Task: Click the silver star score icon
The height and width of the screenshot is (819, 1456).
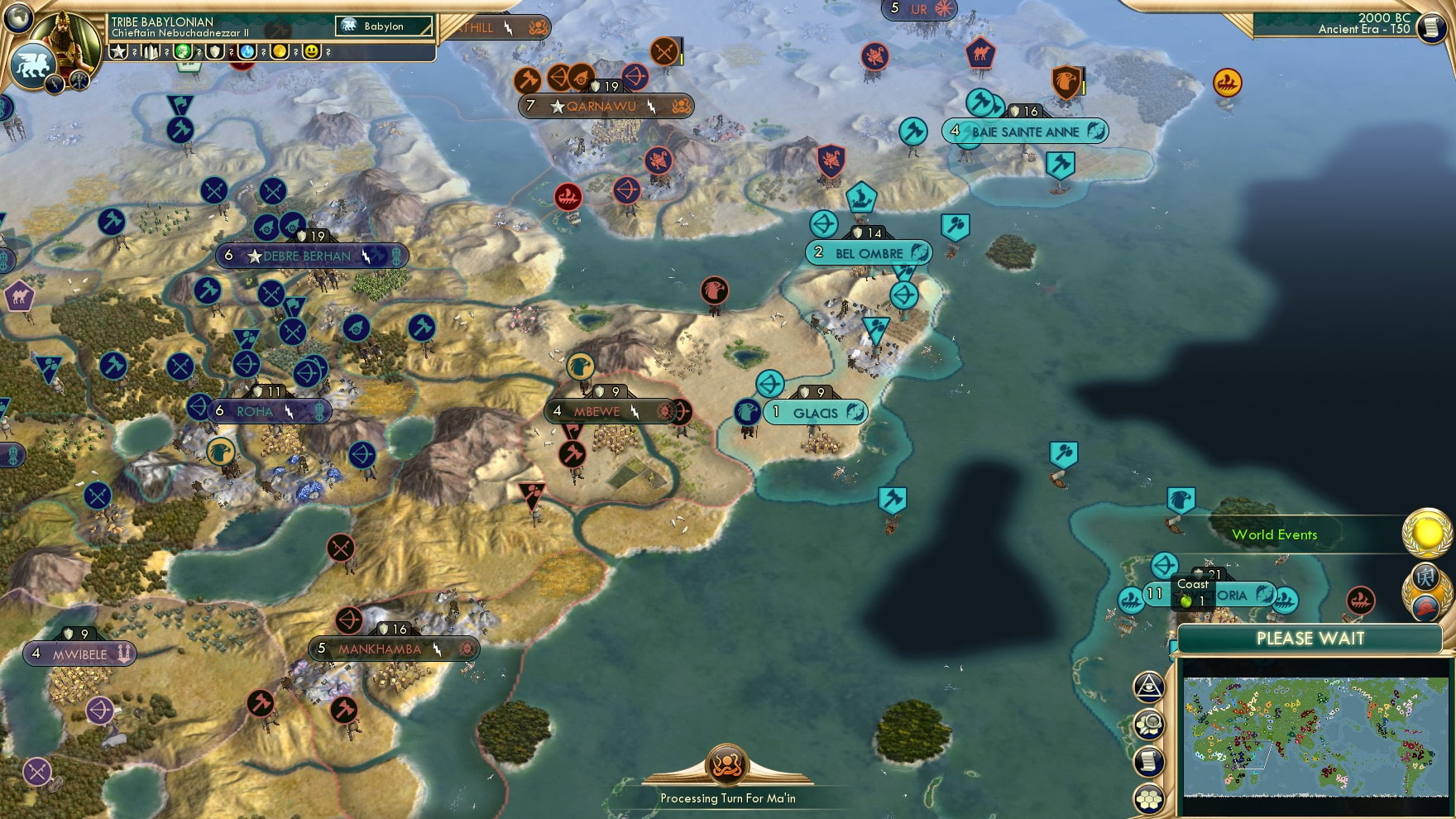Action: [118, 50]
